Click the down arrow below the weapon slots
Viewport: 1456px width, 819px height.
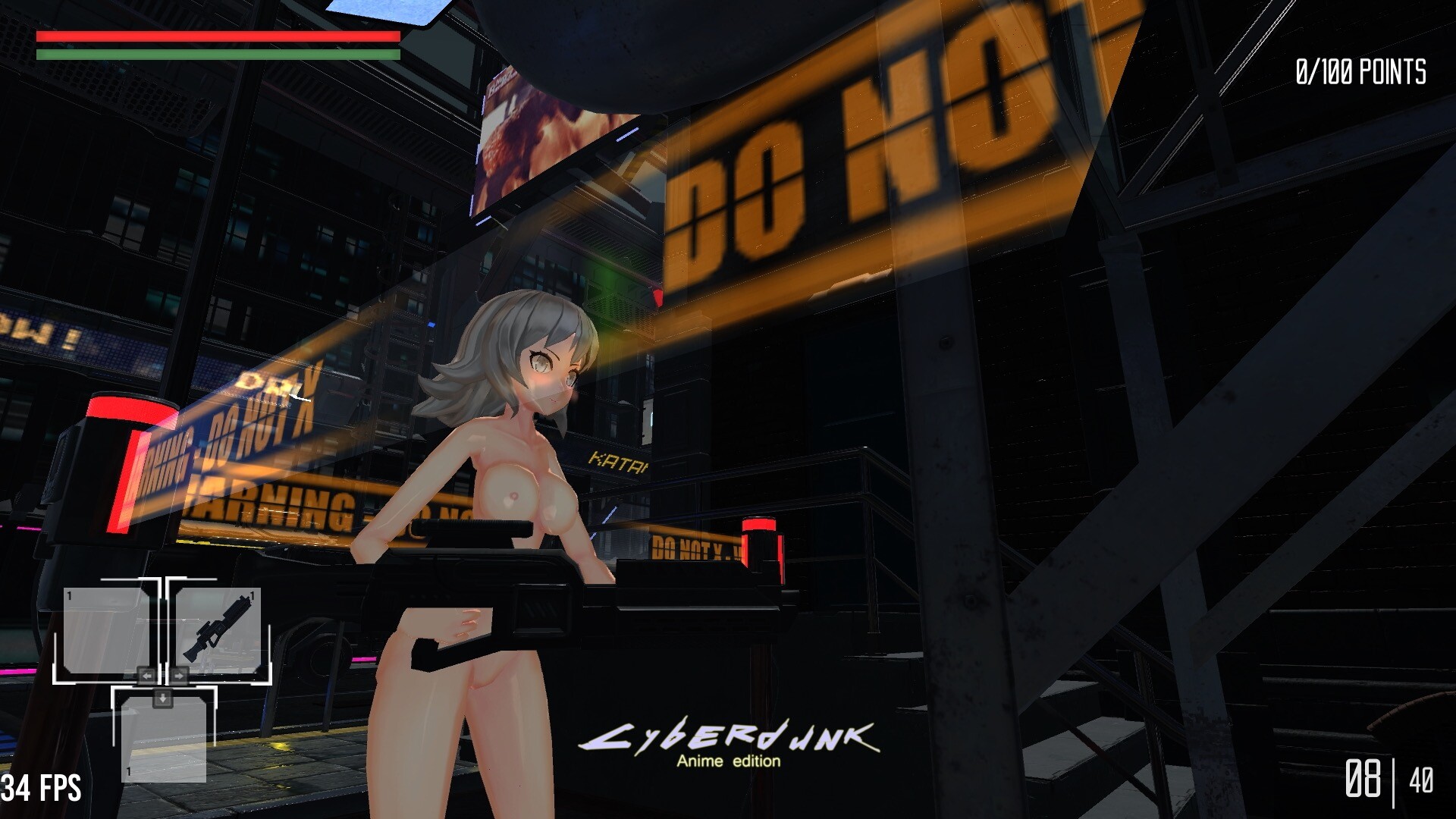point(162,700)
